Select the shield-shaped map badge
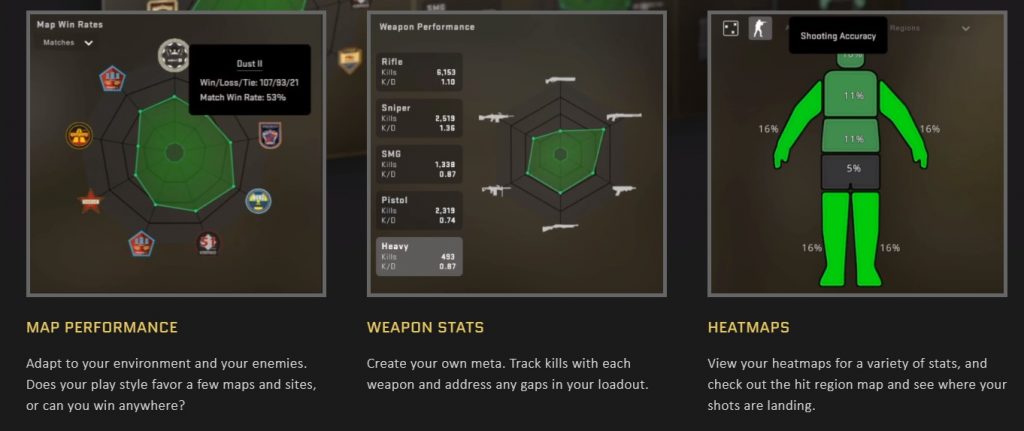This screenshot has height=431, width=1024. tap(269, 134)
